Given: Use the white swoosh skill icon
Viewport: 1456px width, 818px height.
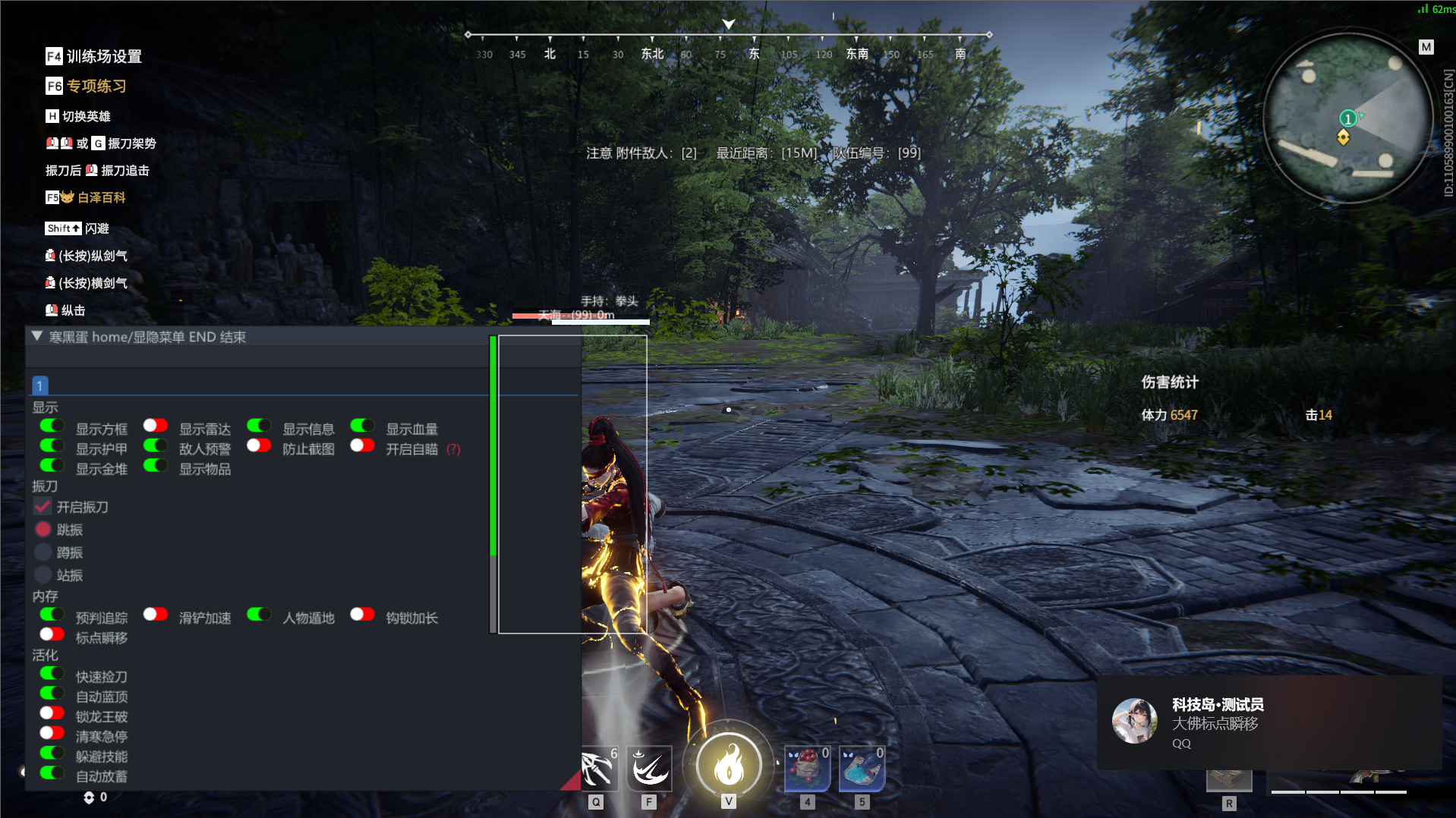Looking at the screenshot, I should [x=649, y=768].
